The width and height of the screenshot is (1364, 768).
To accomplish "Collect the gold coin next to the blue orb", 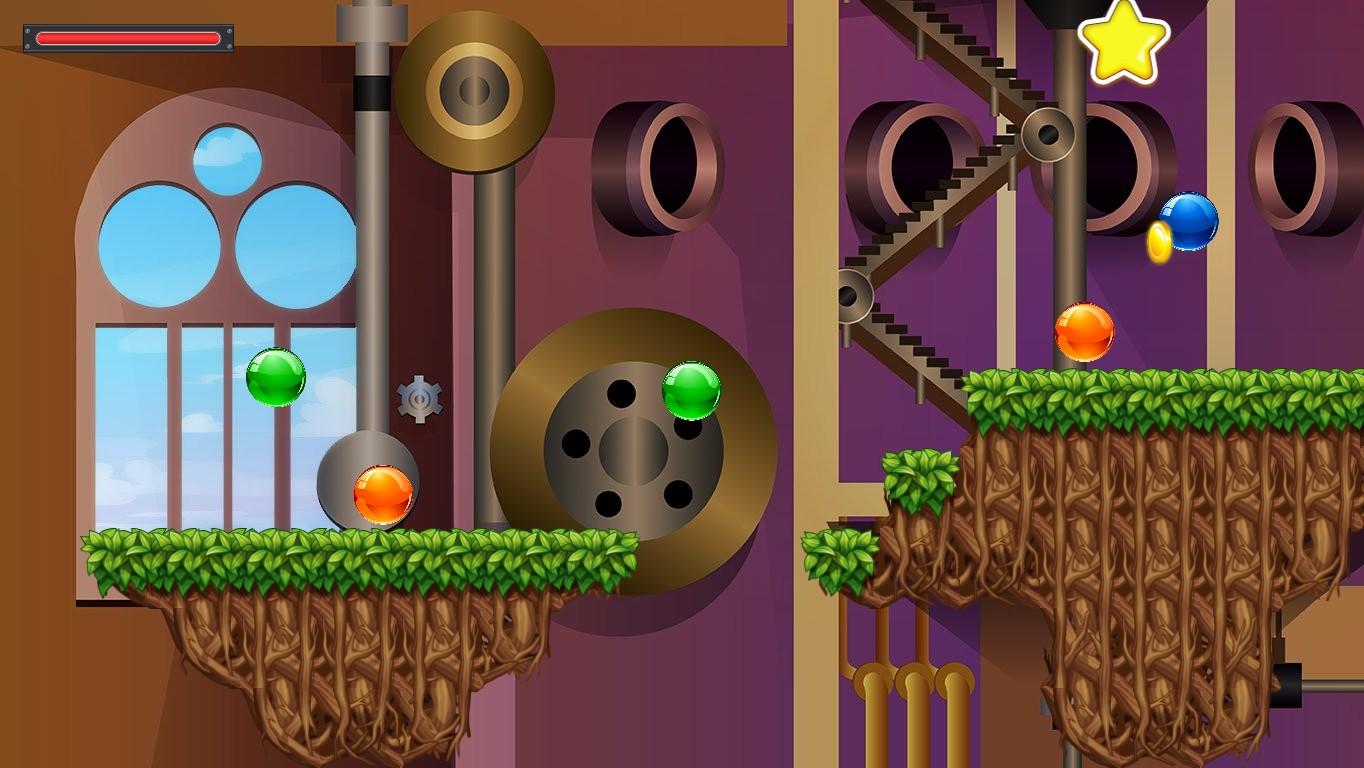I will (1159, 243).
